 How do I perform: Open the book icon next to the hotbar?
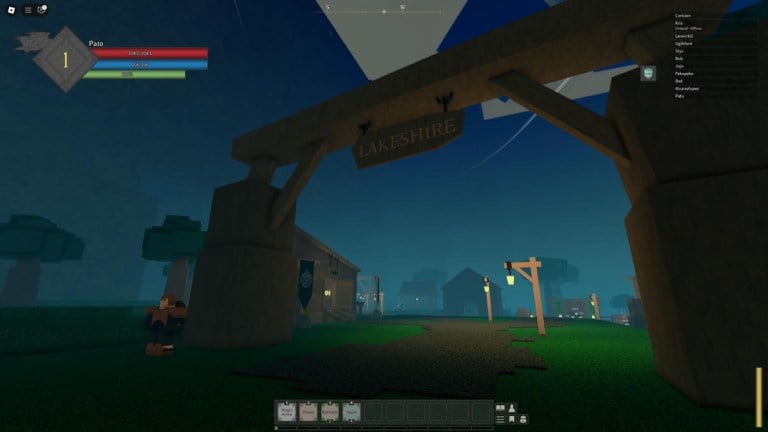click(501, 407)
